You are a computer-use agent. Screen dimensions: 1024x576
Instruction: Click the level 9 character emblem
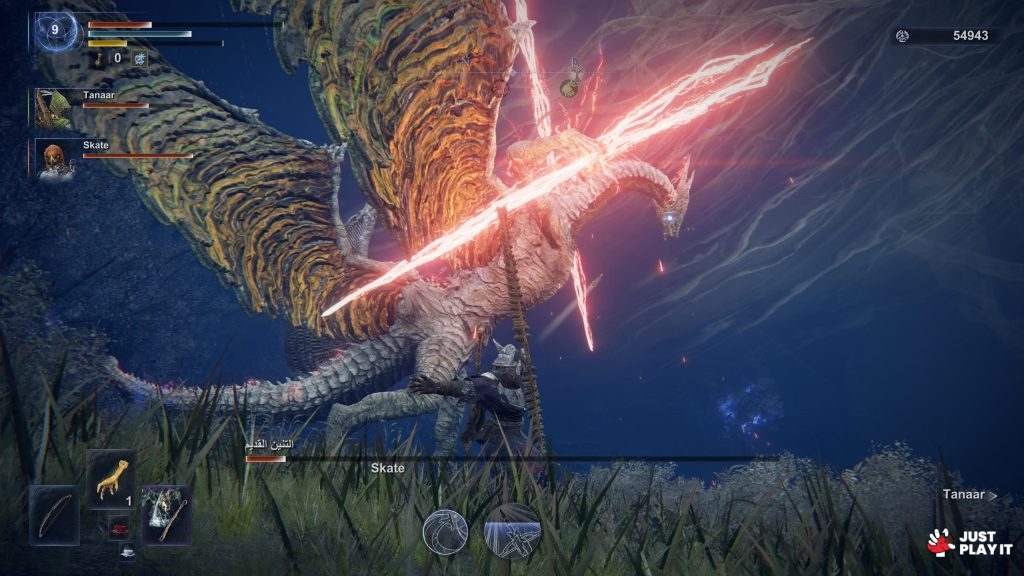tap(56, 32)
